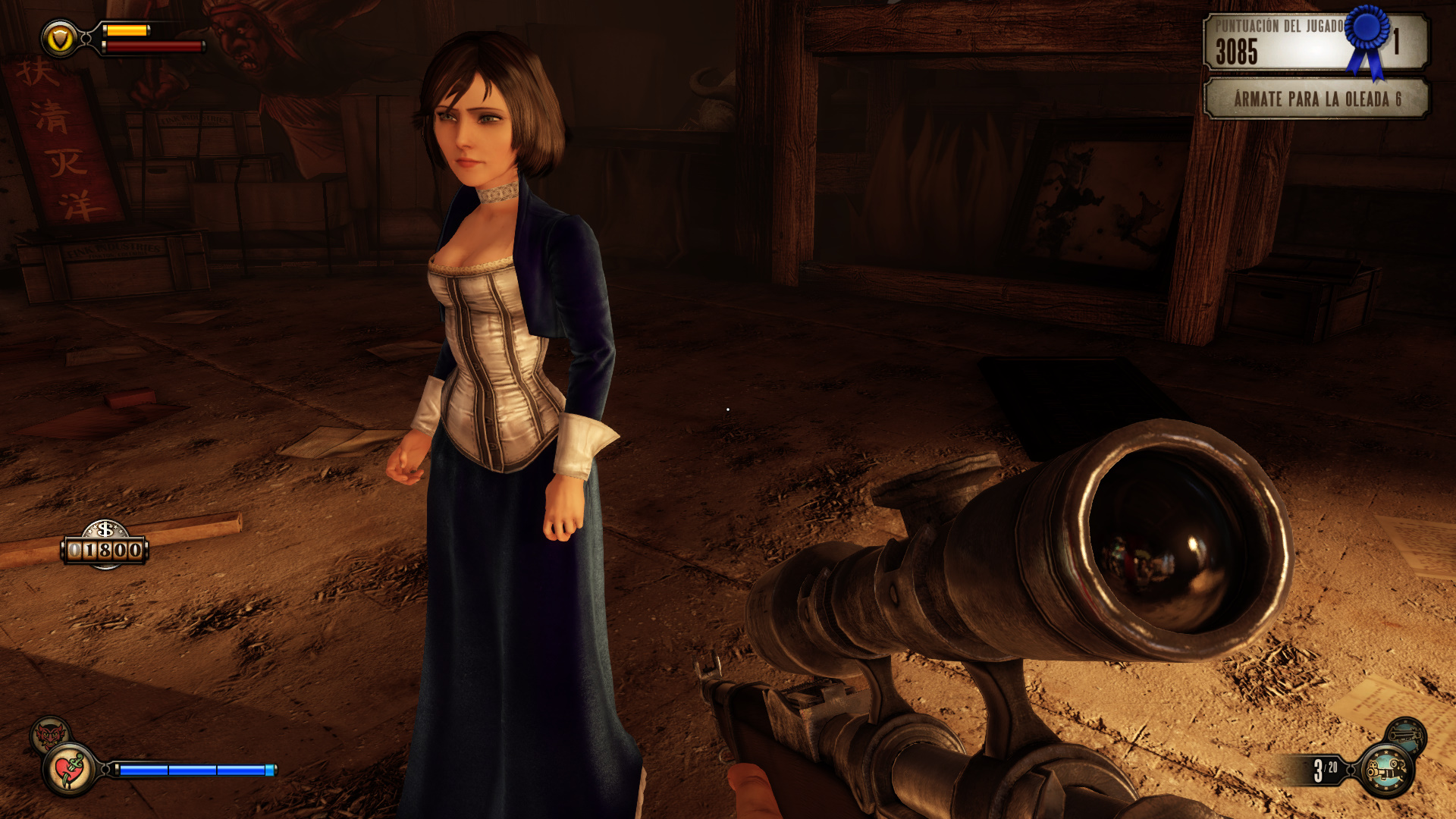The width and height of the screenshot is (1456, 819).
Task: Click the yellow shield emblem
Action: tap(59, 38)
